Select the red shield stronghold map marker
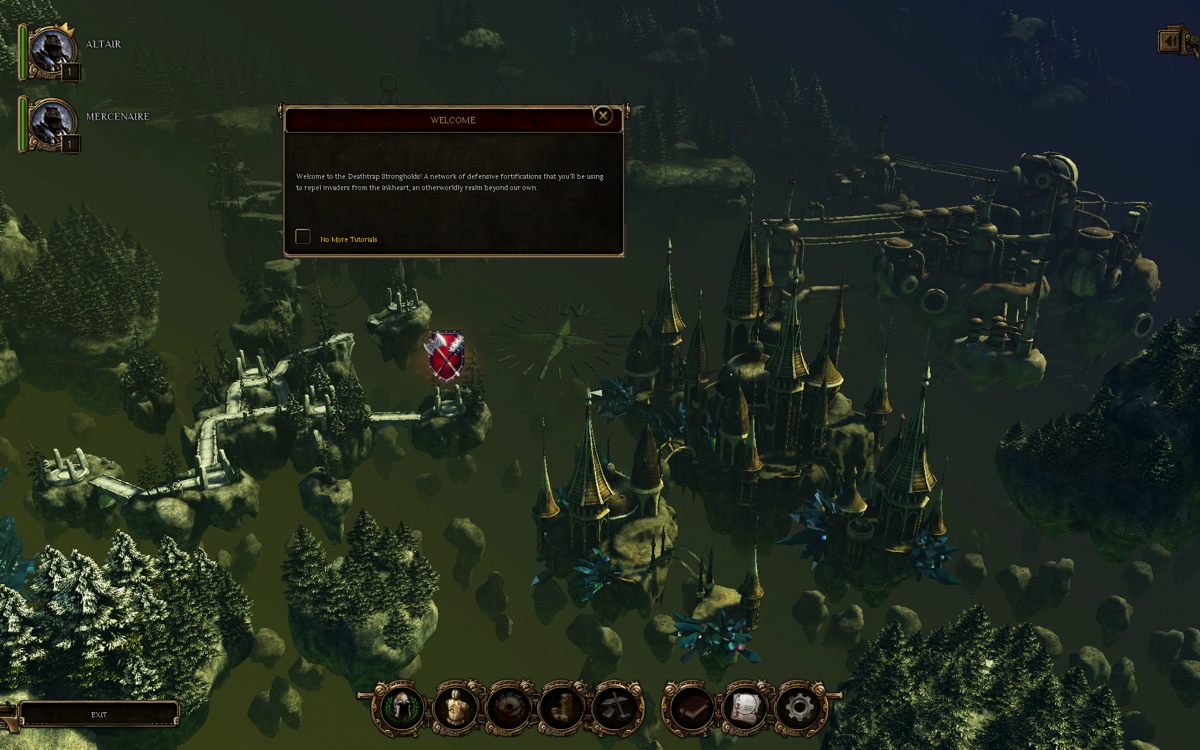 point(445,356)
